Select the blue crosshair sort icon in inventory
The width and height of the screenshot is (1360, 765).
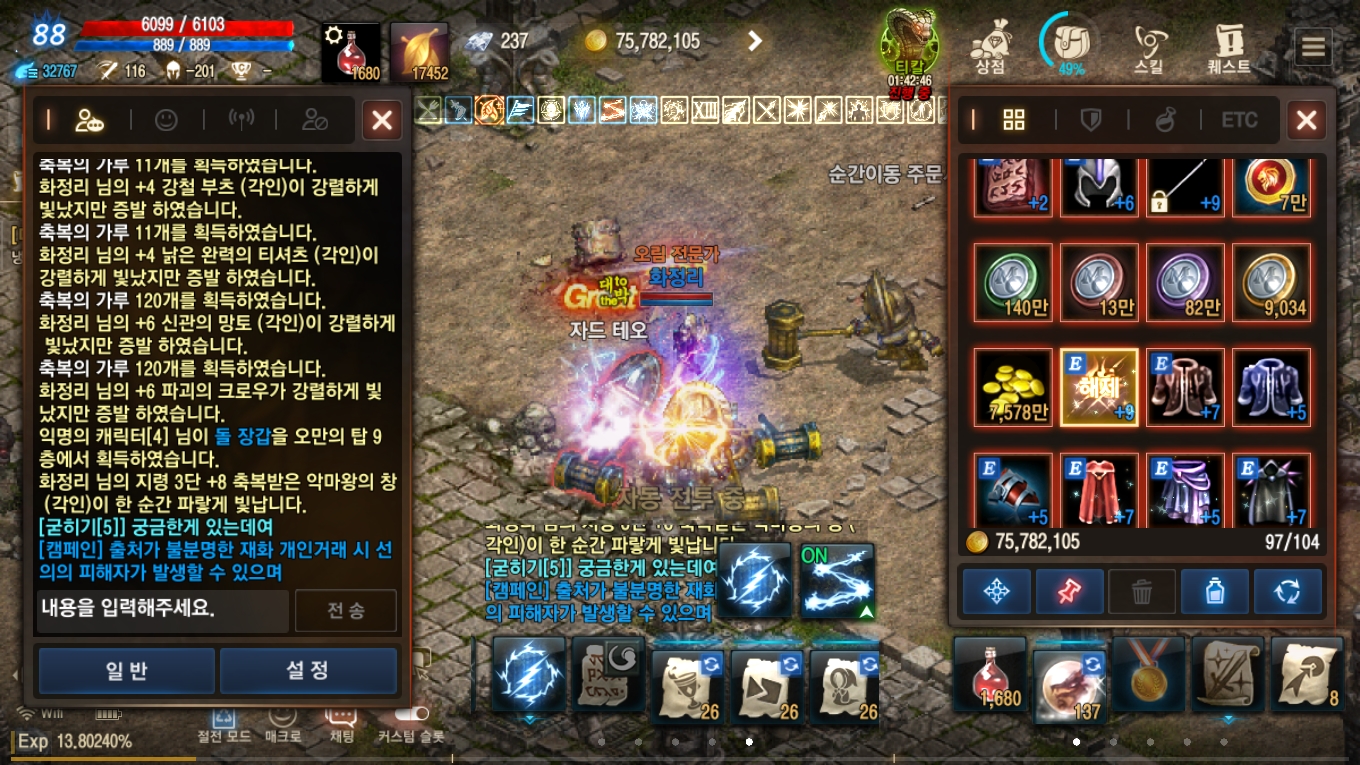pyautogui.click(x=996, y=591)
